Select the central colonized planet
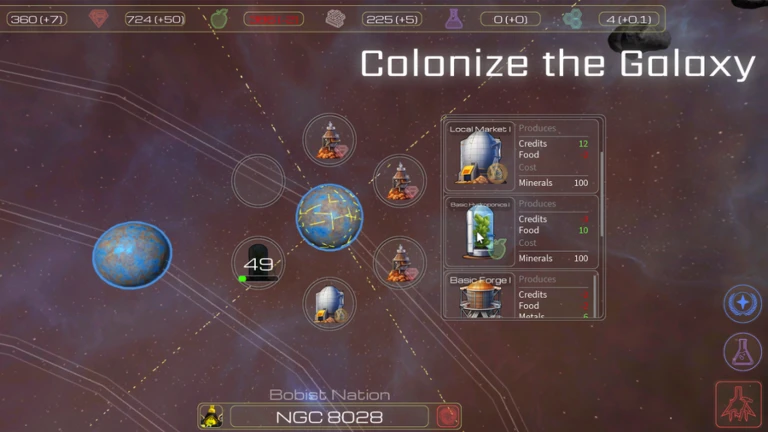The image size is (768, 432). [x=329, y=218]
